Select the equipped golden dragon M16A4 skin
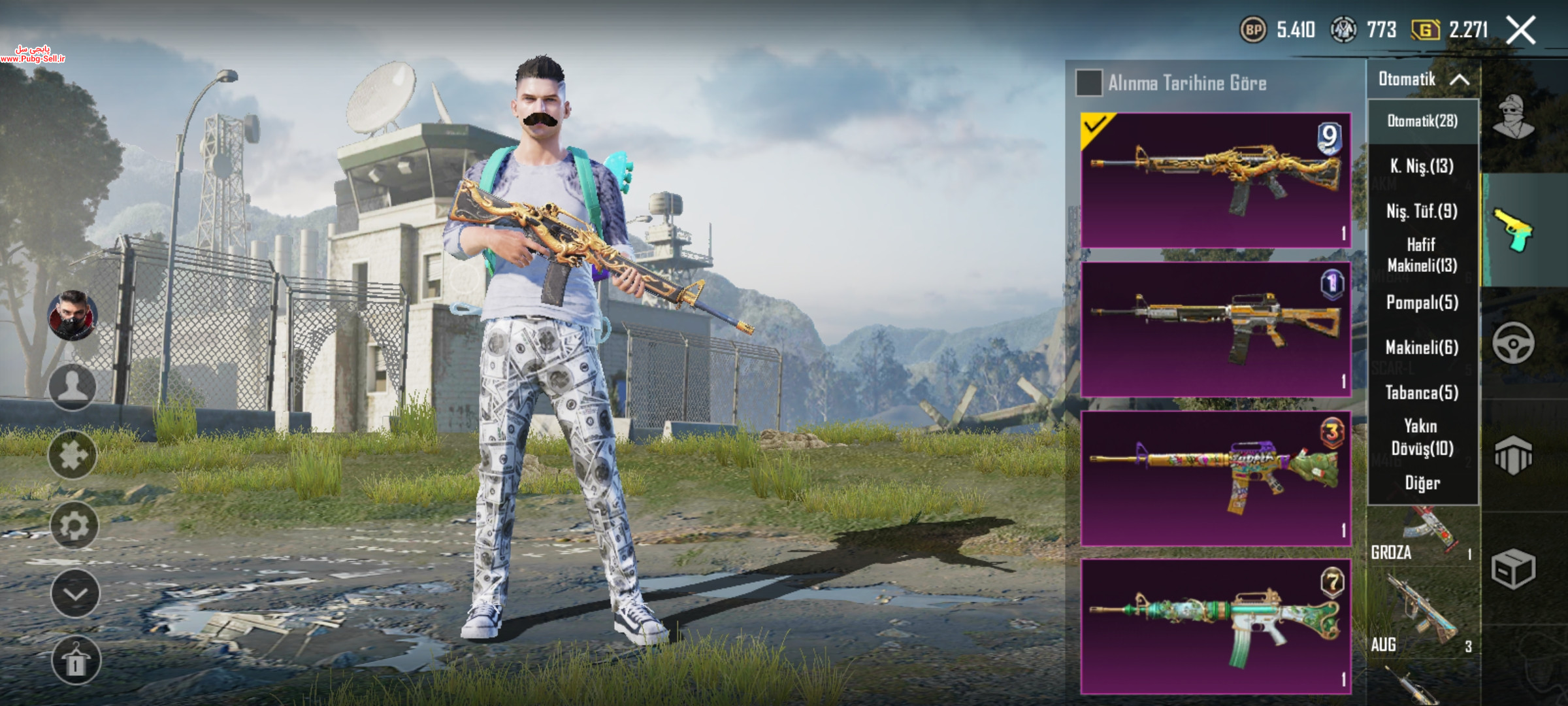This screenshot has width=1568, height=706. [1215, 180]
